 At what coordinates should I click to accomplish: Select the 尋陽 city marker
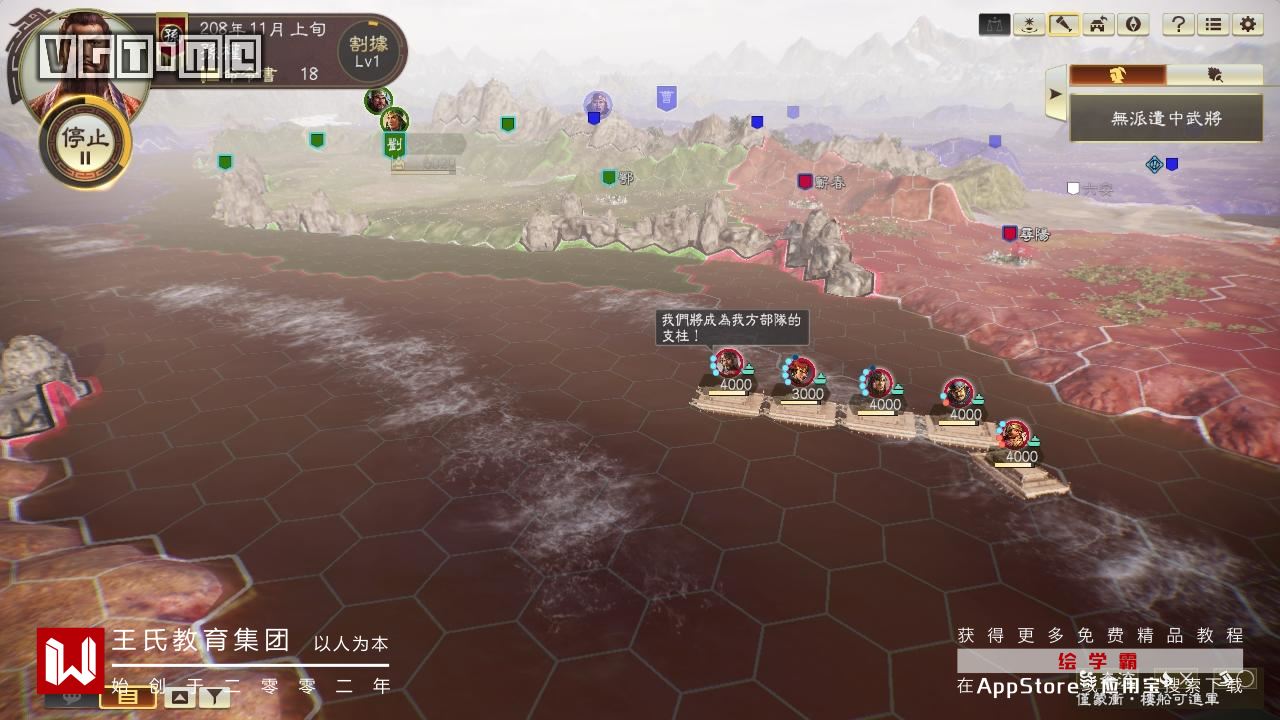pyautogui.click(x=1010, y=233)
